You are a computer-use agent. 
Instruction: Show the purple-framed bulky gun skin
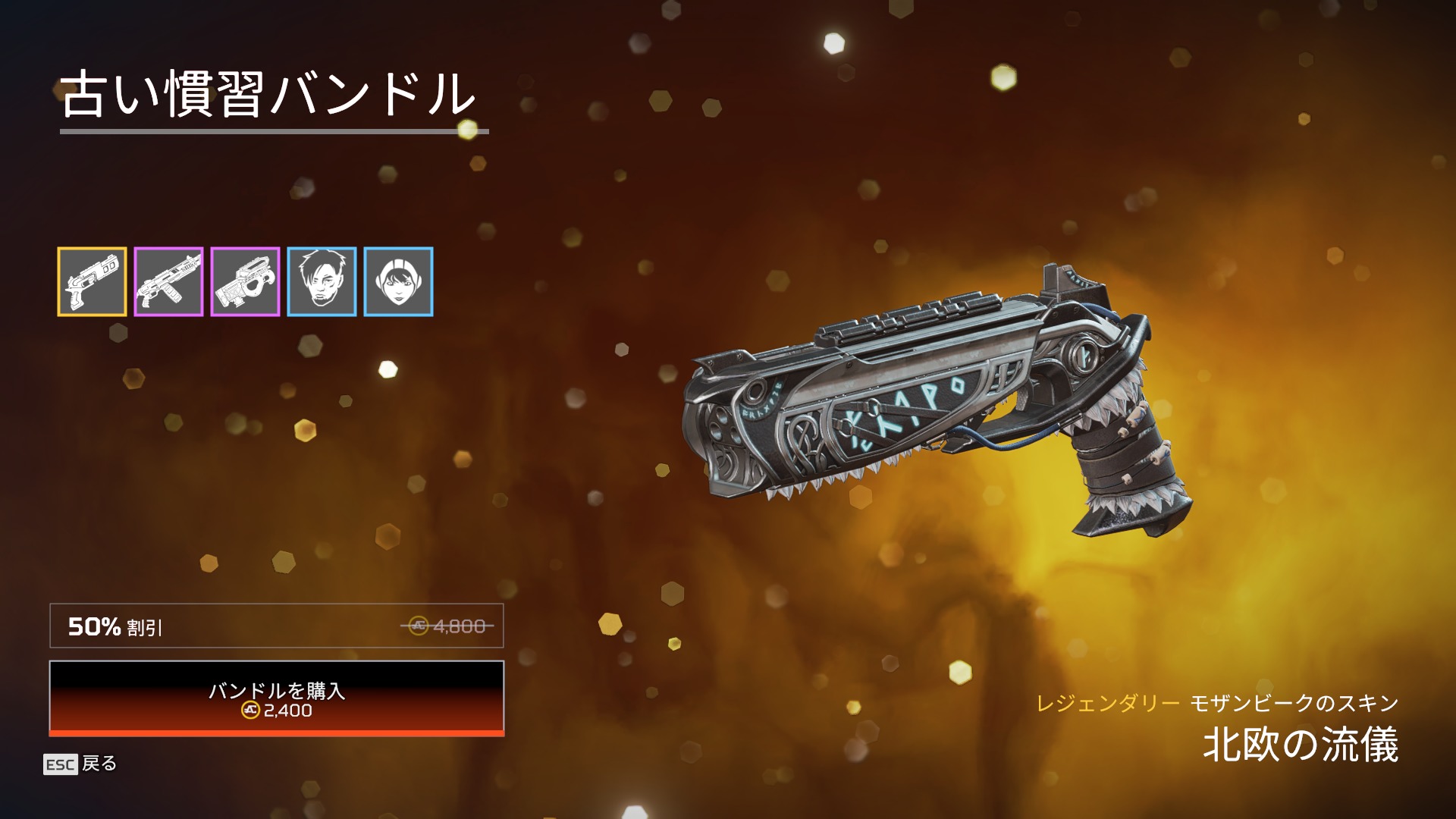245,281
